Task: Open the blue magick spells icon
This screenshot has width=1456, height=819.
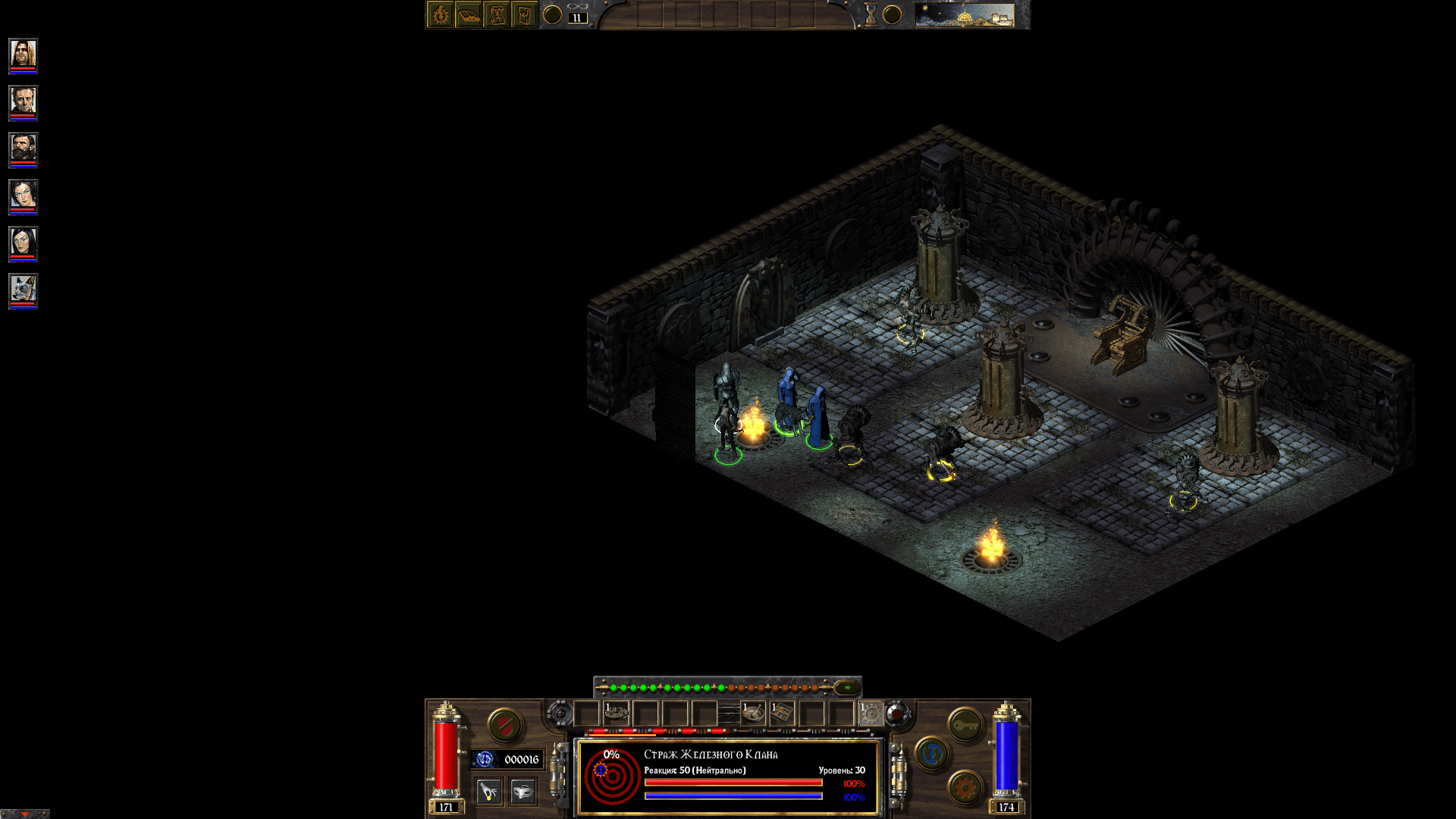Action: click(x=931, y=755)
